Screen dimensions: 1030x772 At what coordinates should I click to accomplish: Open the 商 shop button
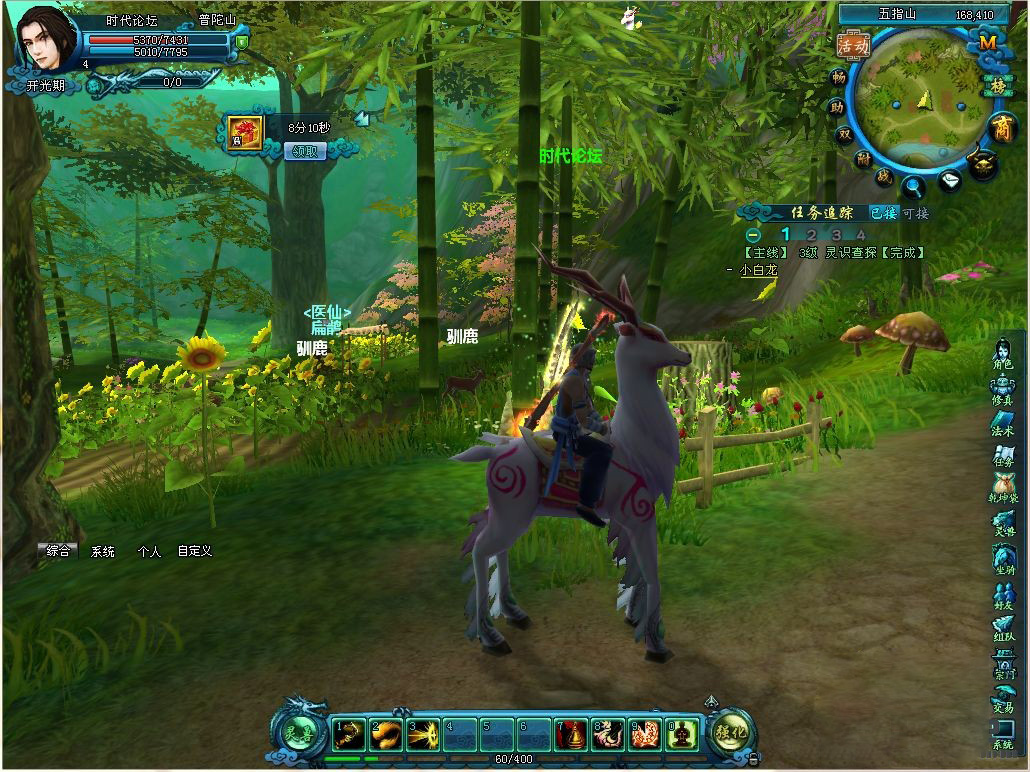point(1001,127)
